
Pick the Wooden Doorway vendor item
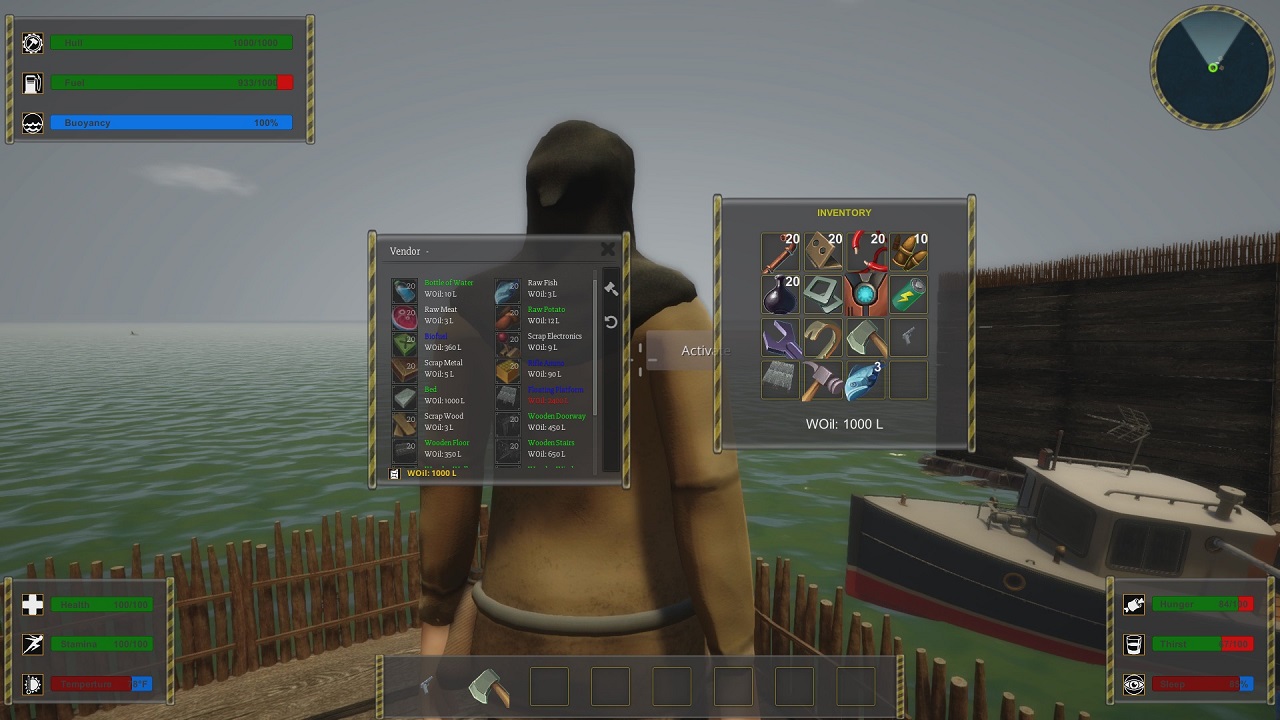click(x=508, y=423)
